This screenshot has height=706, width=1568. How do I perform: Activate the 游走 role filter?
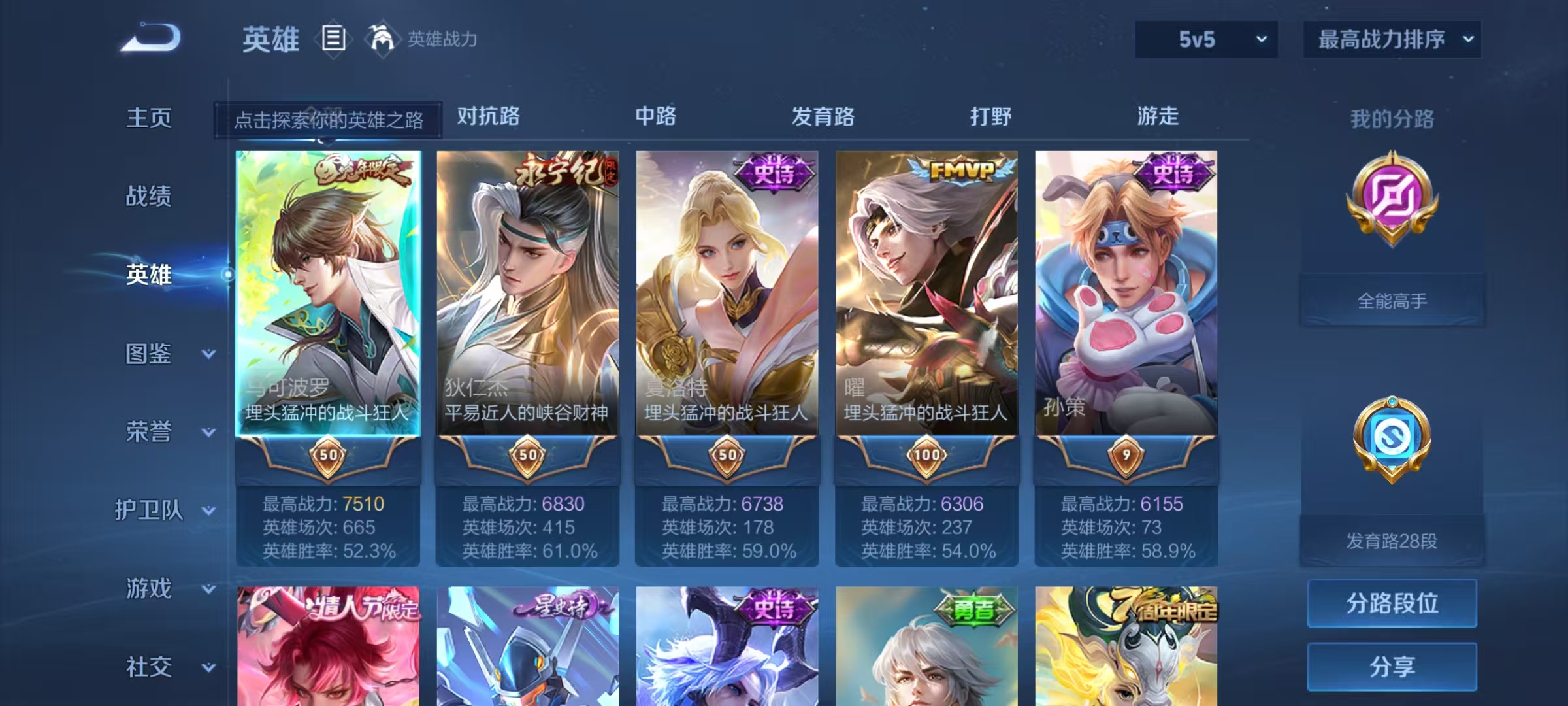point(1158,118)
